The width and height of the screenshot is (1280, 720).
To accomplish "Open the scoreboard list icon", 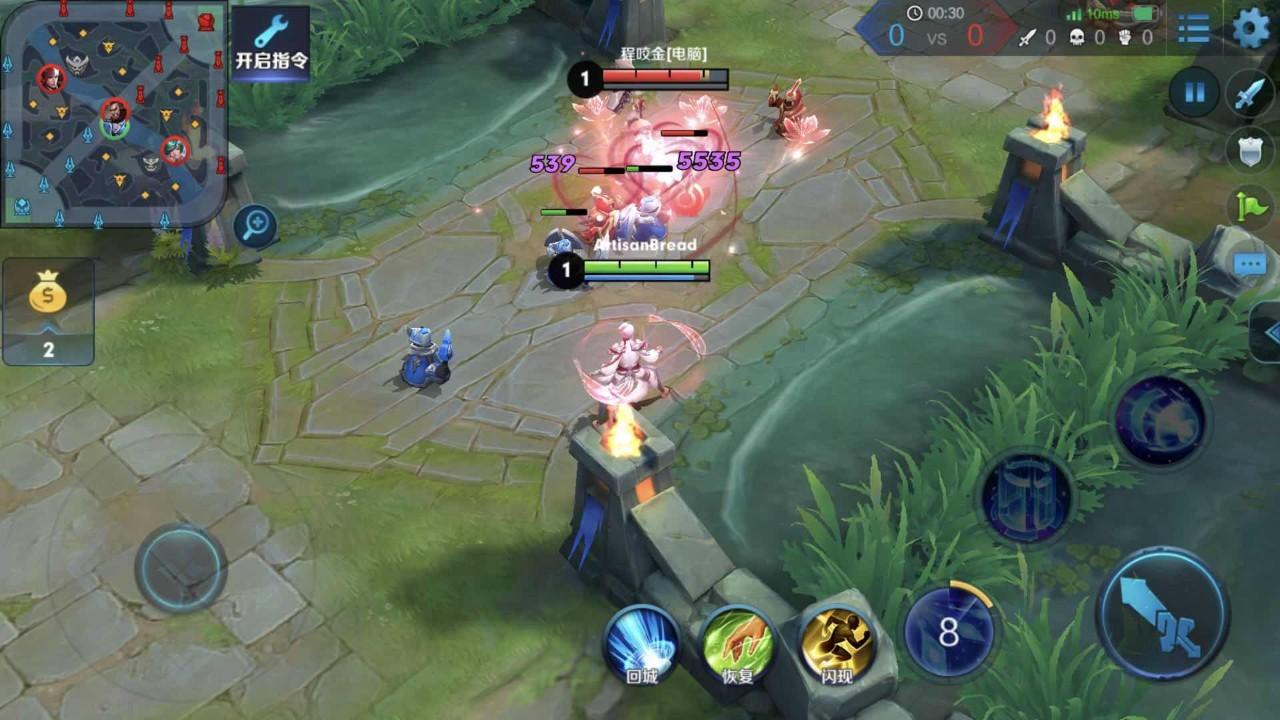I will 1193,29.
